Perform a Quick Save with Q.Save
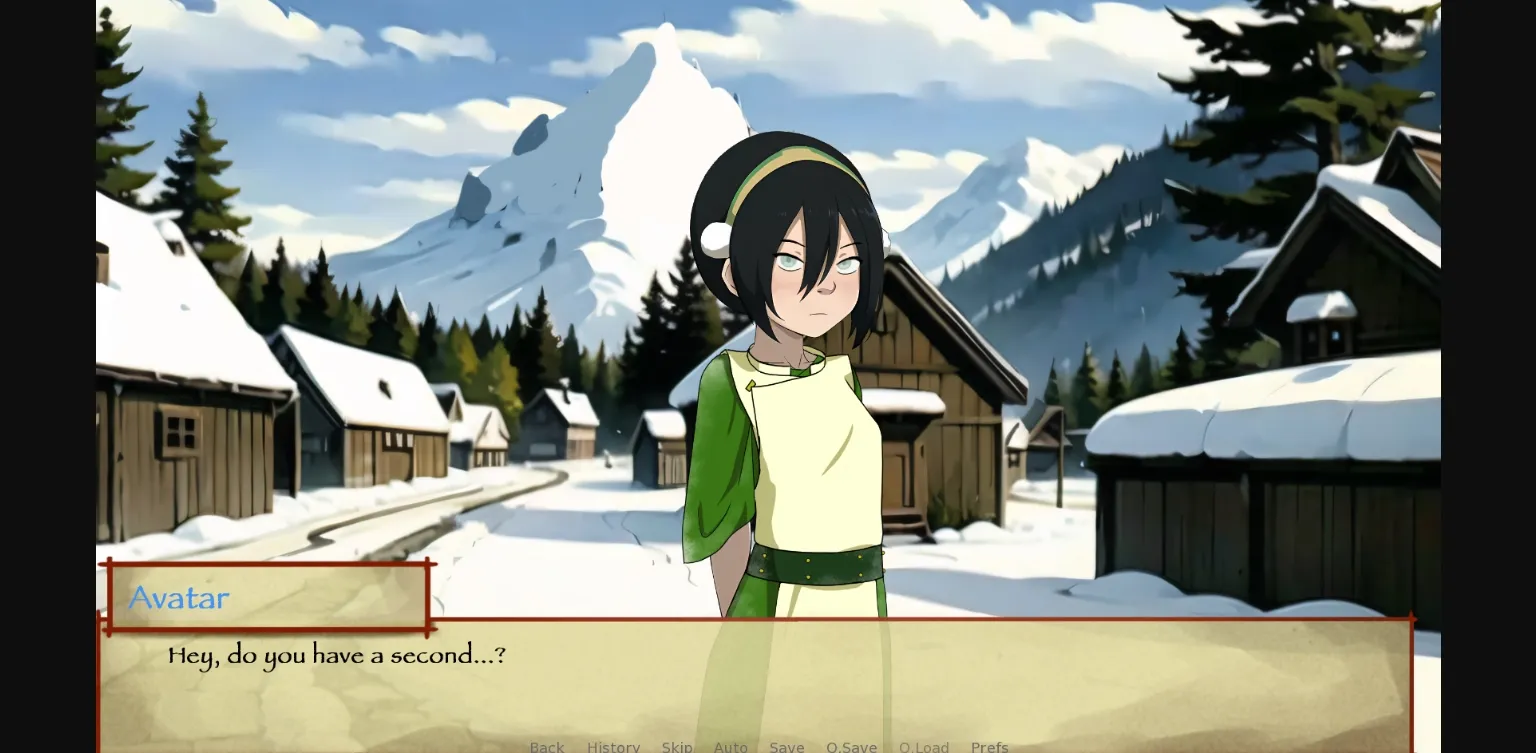The image size is (1536, 753). (851, 746)
